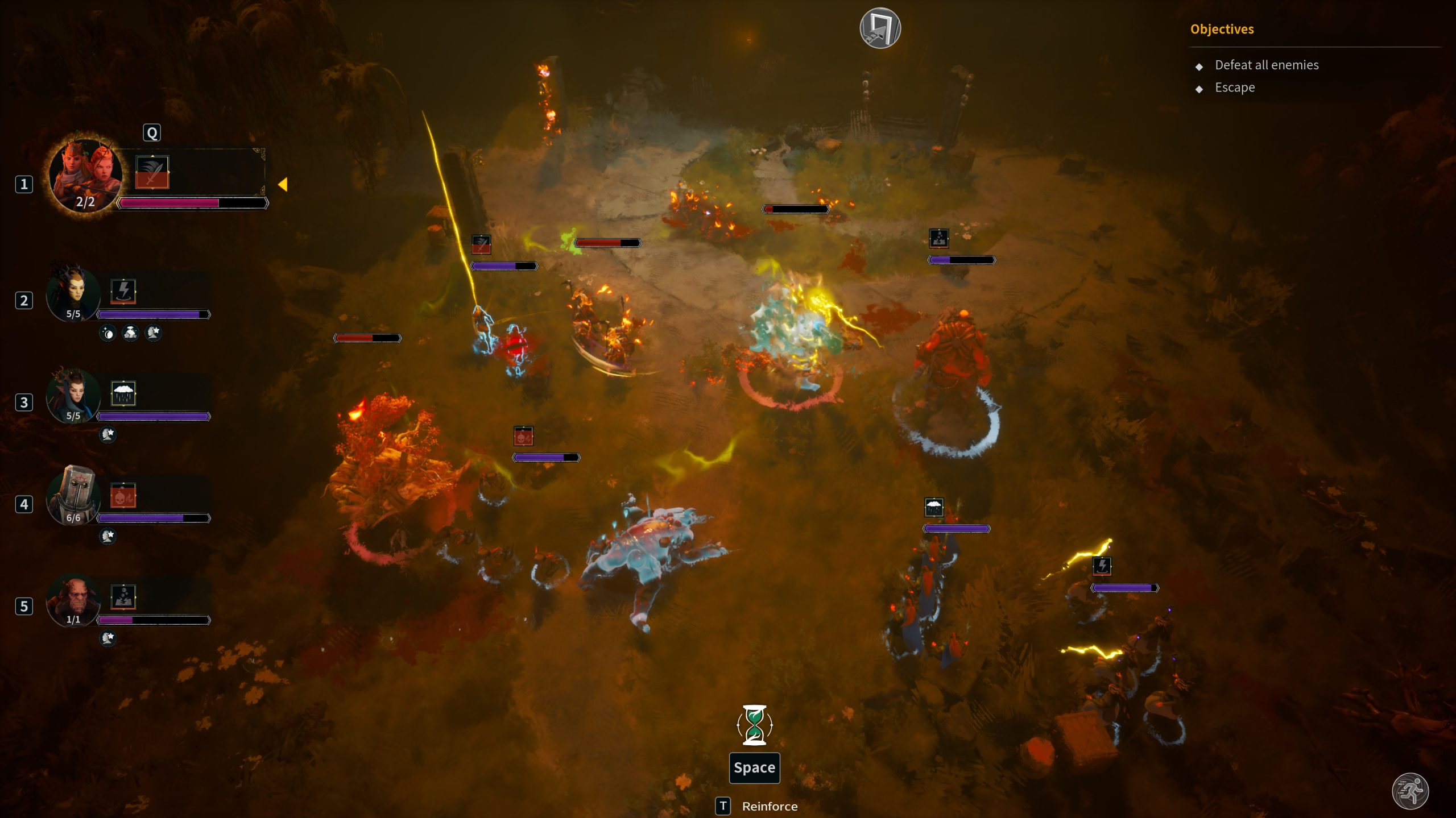The width and height of the screenshot is (1456, 818).
Task: Click the exit door icon at top
Action: [x=880, y=28]
